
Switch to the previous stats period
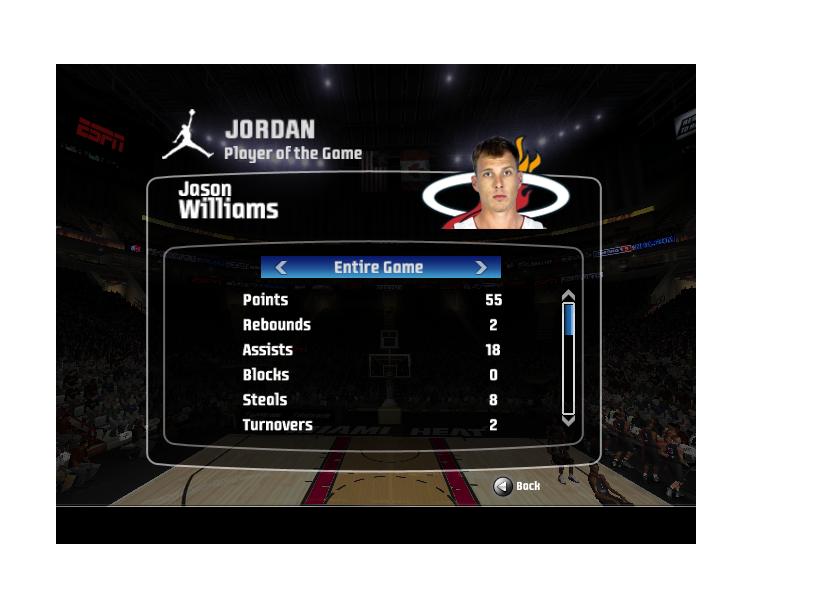[x=281, y=268]
